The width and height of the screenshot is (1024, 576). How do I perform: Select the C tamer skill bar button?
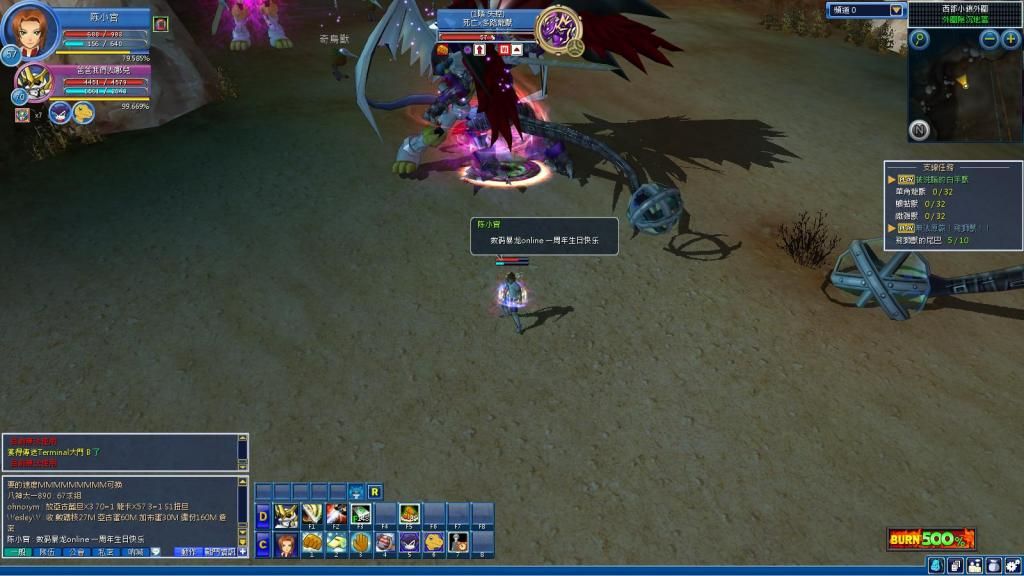point(263,545)
